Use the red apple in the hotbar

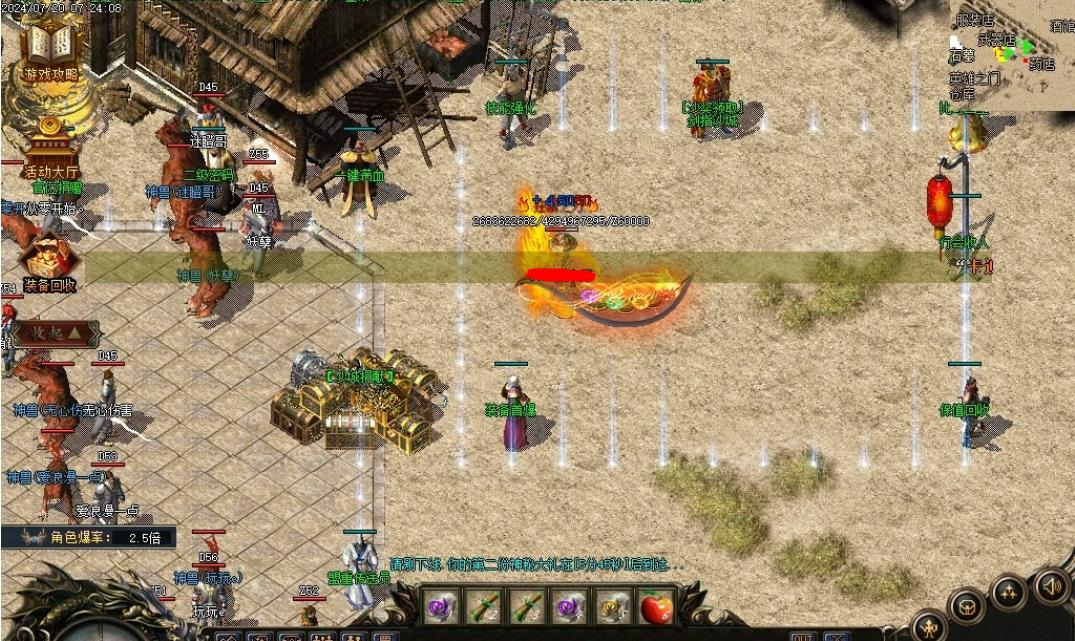[655, 606]
